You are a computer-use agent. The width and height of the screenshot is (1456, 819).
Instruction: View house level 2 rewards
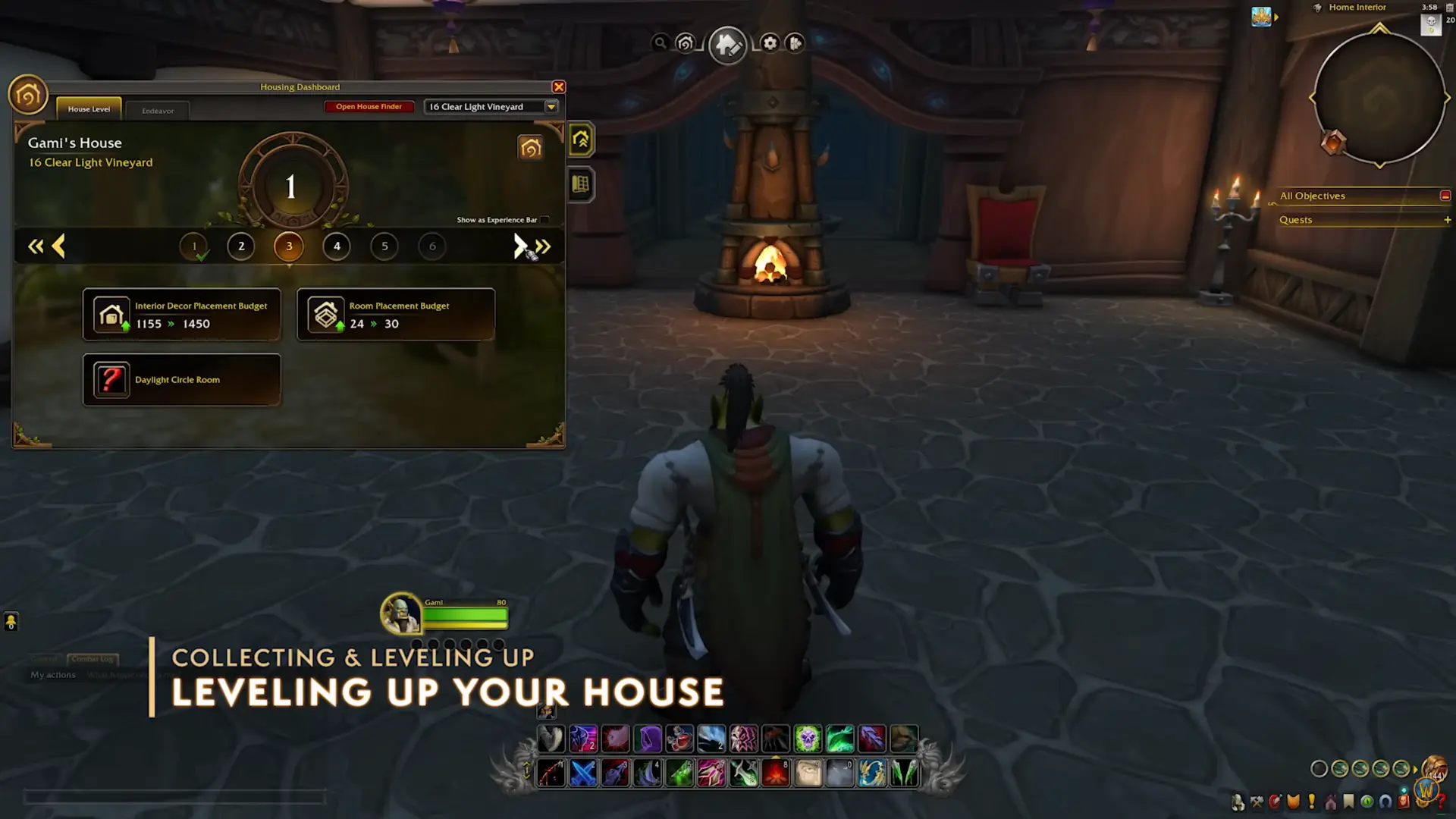[x=241, y=246]
